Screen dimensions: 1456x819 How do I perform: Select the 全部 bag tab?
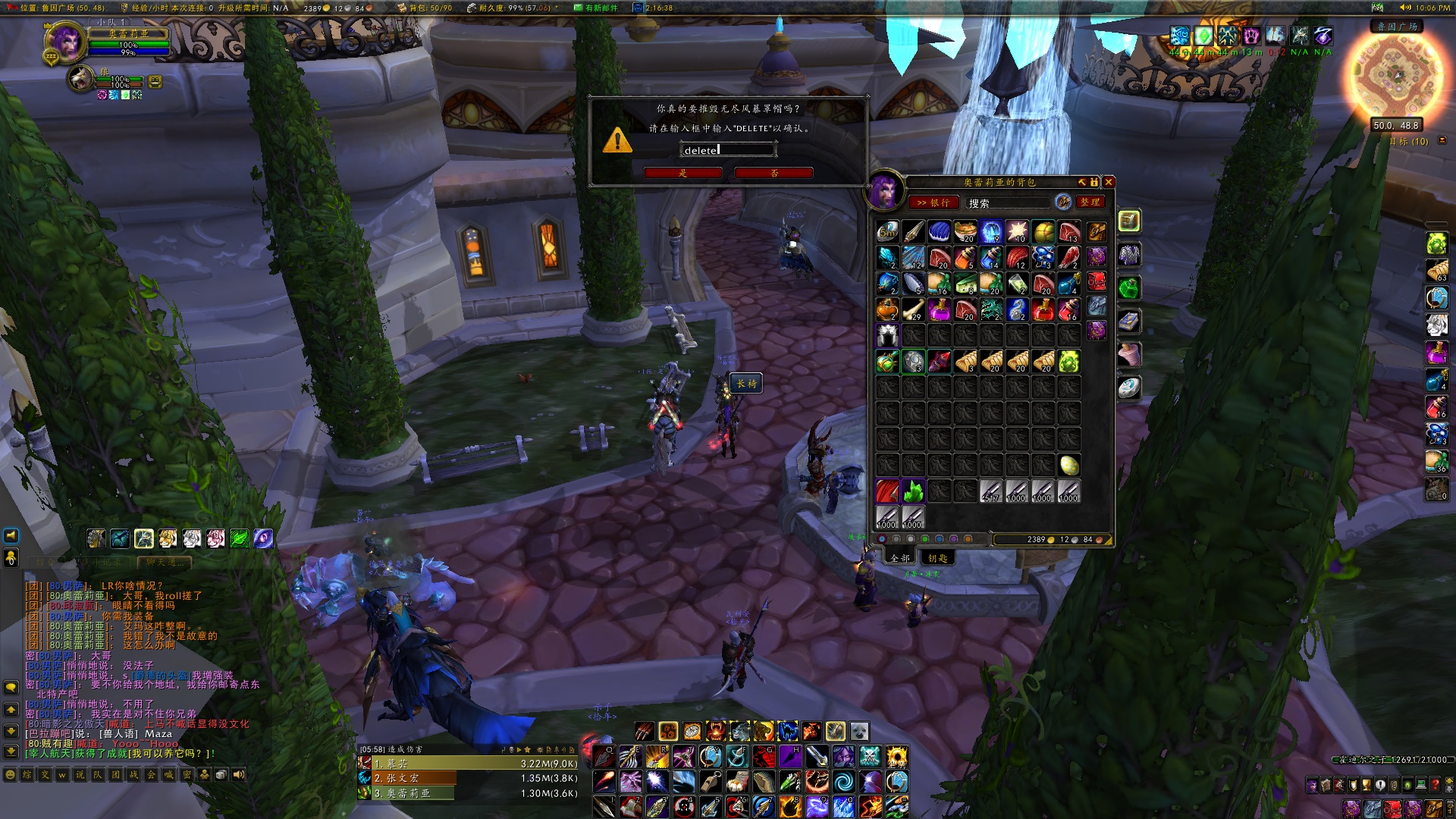coord(900,558)
